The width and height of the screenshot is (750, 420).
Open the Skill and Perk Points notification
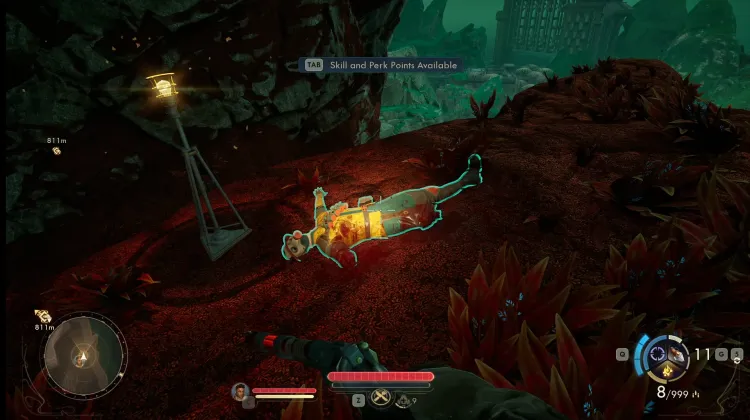tap(384, 65)
